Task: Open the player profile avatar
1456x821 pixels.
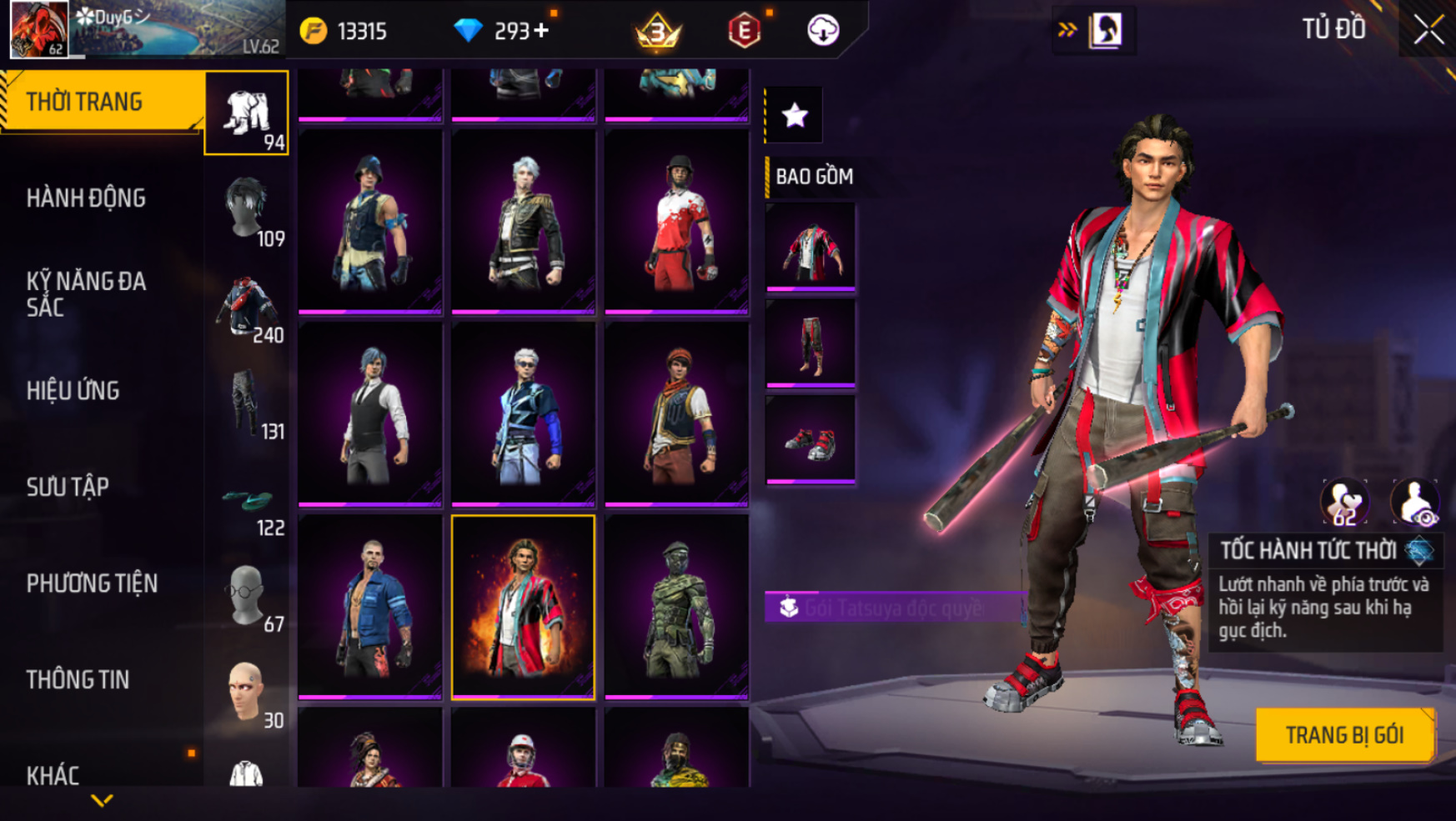Action: [x=38, y=29]
